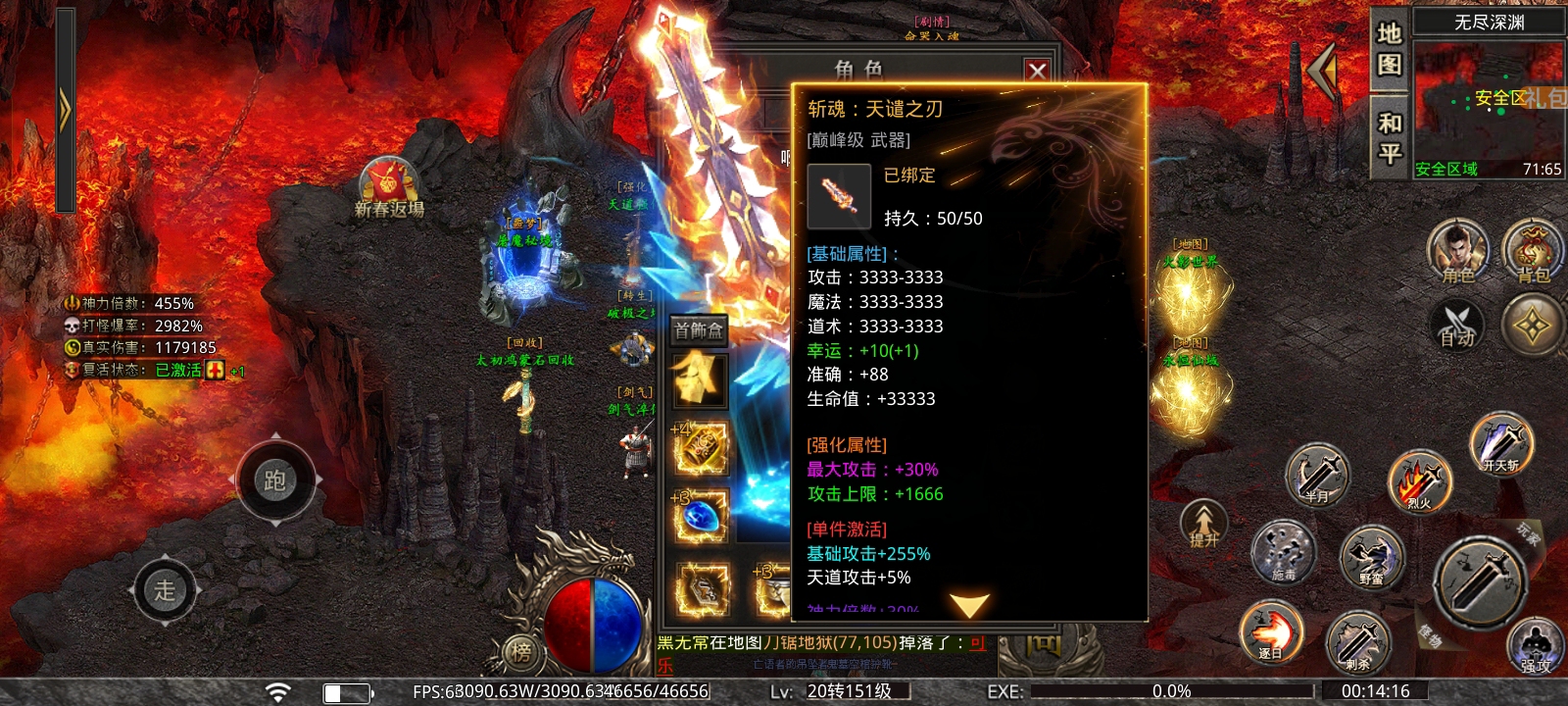
Task: Open the 新春返场 event icon
Action: (x=389, y=186)
